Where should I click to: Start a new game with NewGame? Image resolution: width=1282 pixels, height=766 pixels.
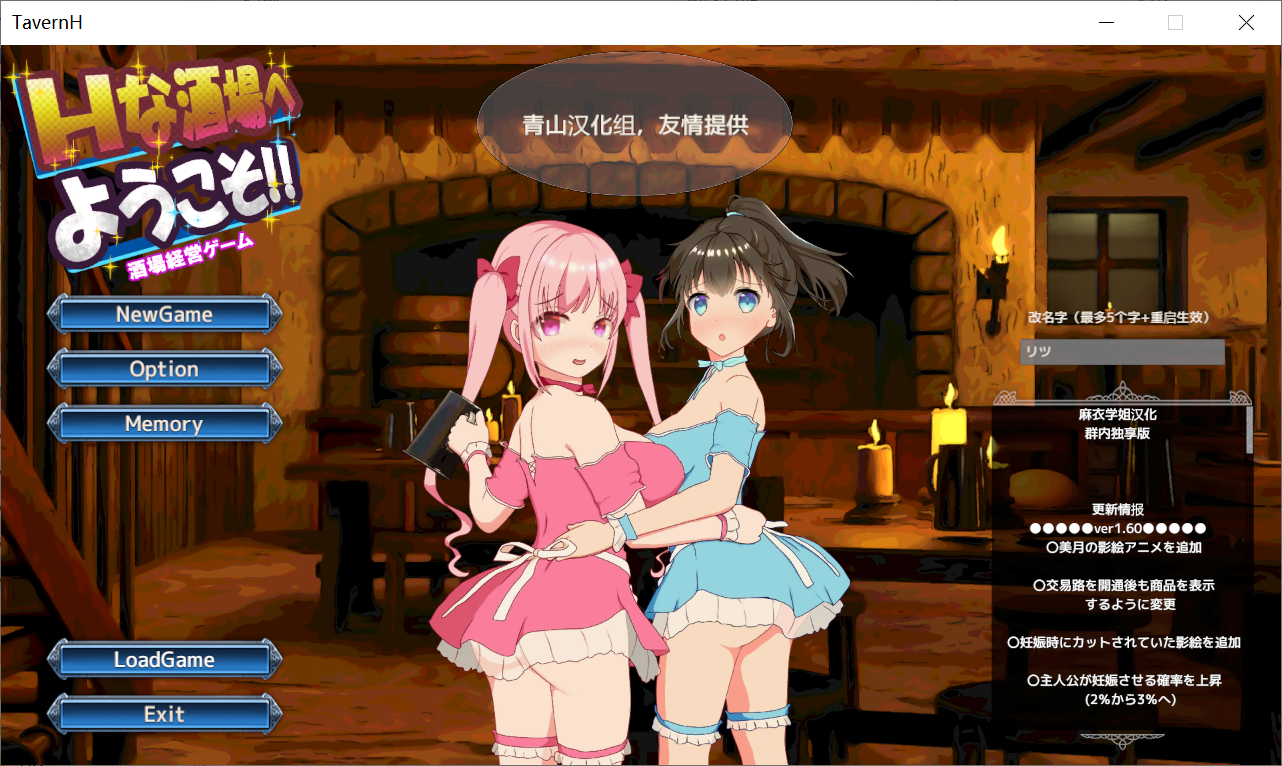(x=164, y=313)
